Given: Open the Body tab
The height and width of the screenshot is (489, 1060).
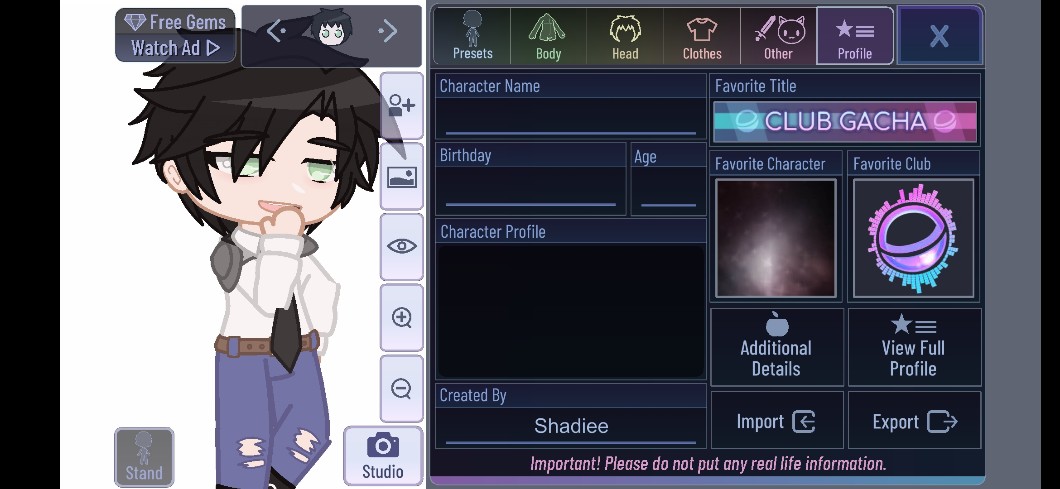Looking at the screenshot, I should click(x=548, y=36).
